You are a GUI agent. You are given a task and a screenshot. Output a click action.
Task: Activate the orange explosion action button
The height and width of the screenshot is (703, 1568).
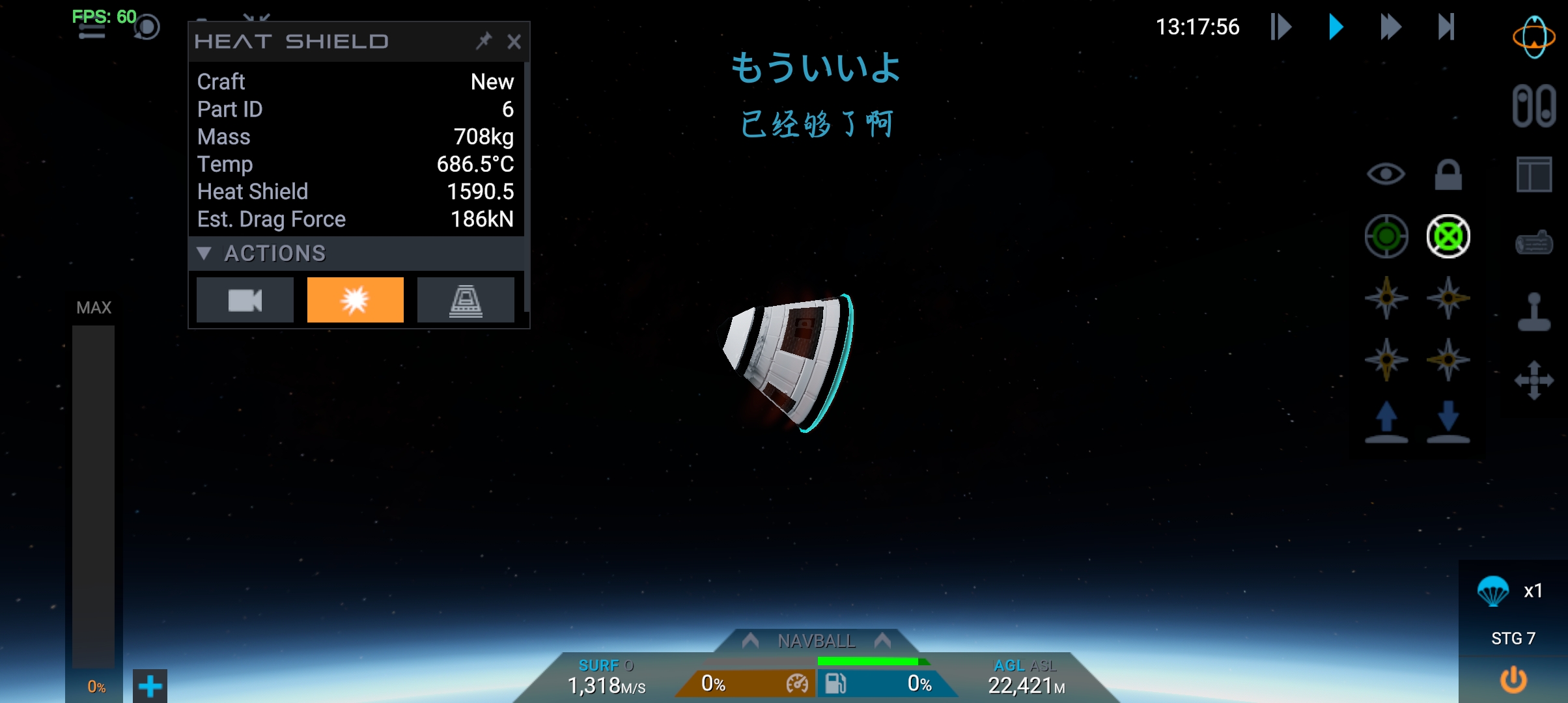355,300
